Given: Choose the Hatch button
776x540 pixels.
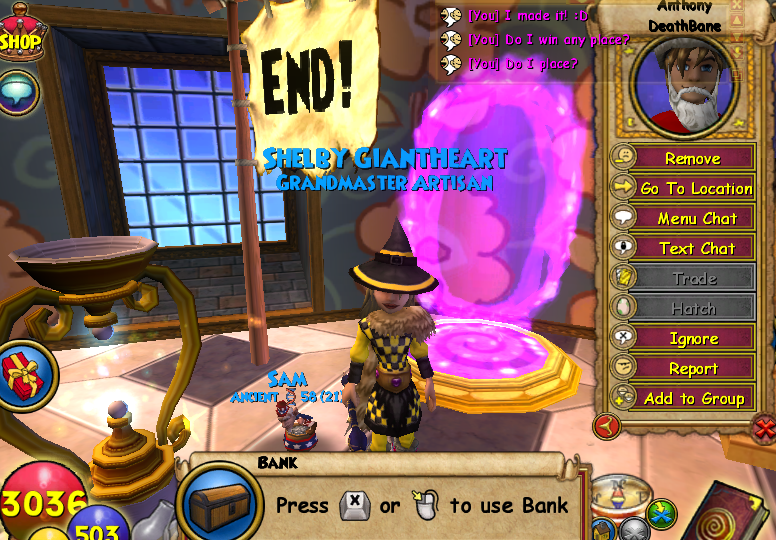Looking at the screenshot, I should (693, 308).
